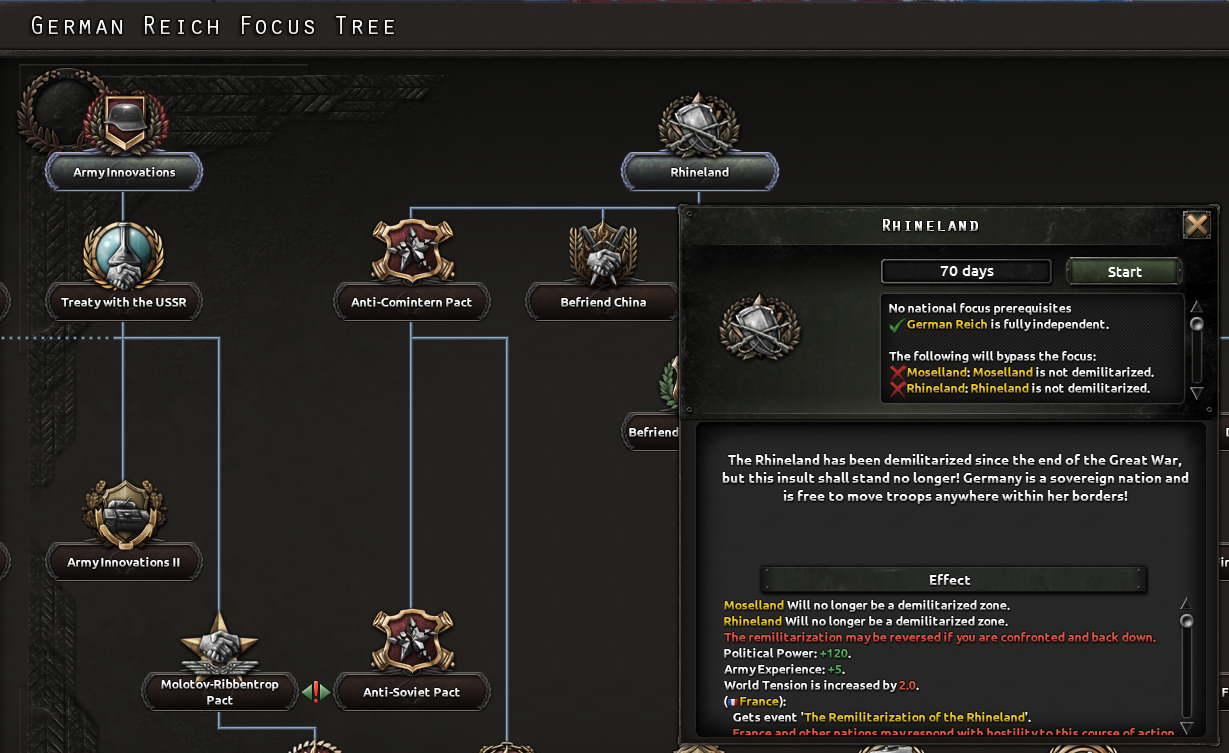Close the Rhineland details panel
The width and height of the screenshot is (1229, 753).
point(1196,225)
